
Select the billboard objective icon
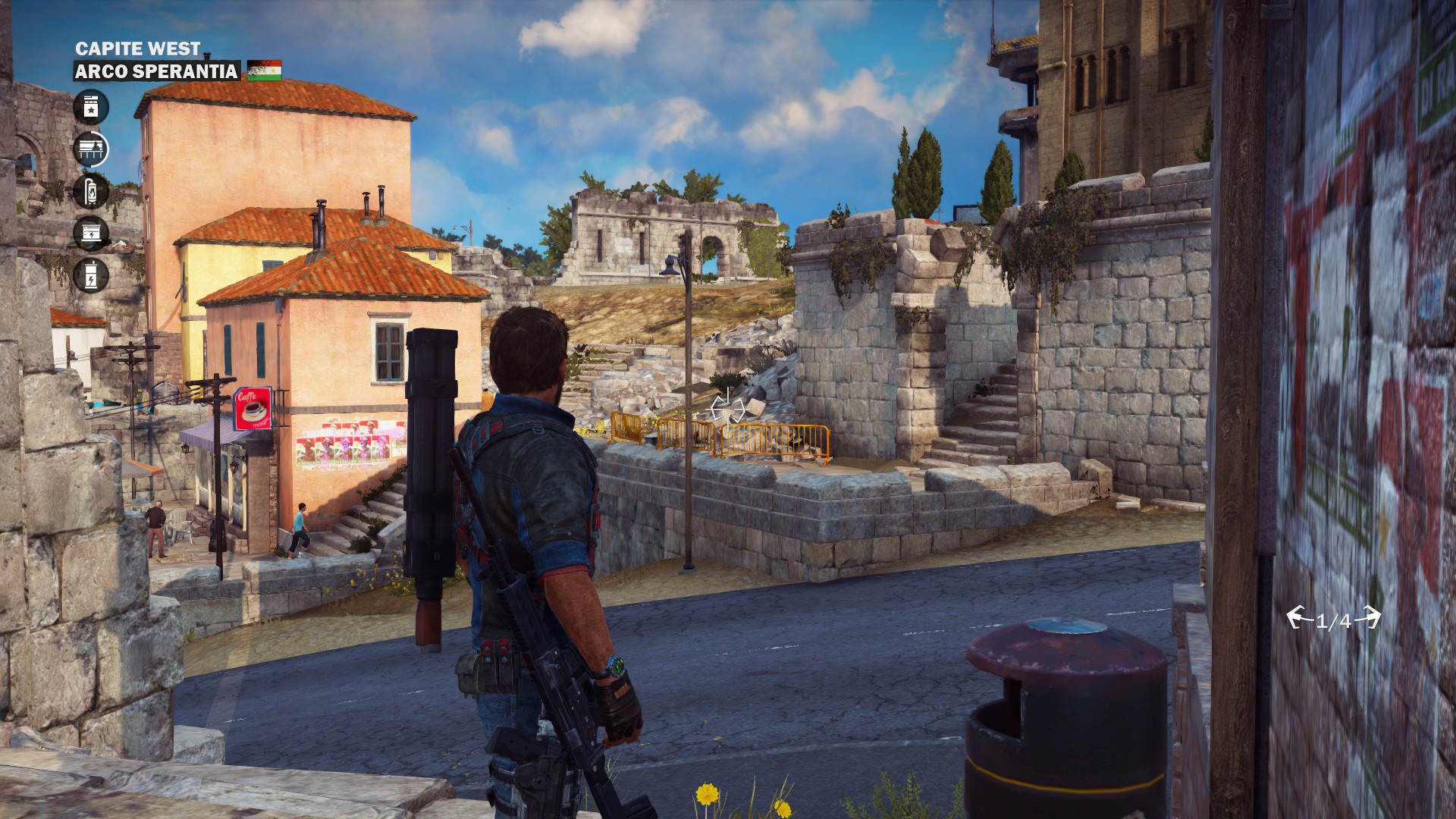point(91,149)
